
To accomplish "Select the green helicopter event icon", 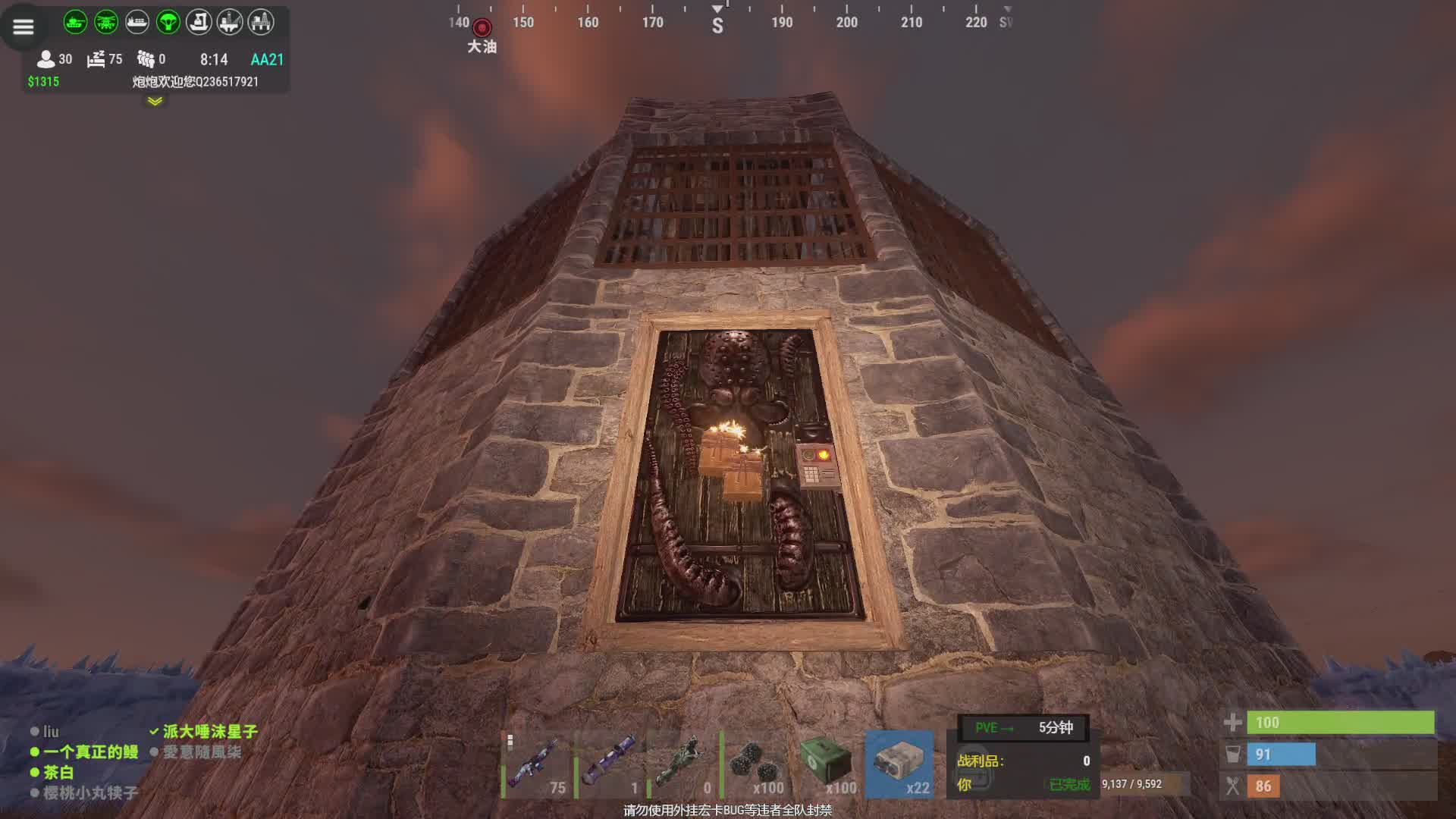I will [106, 22].
